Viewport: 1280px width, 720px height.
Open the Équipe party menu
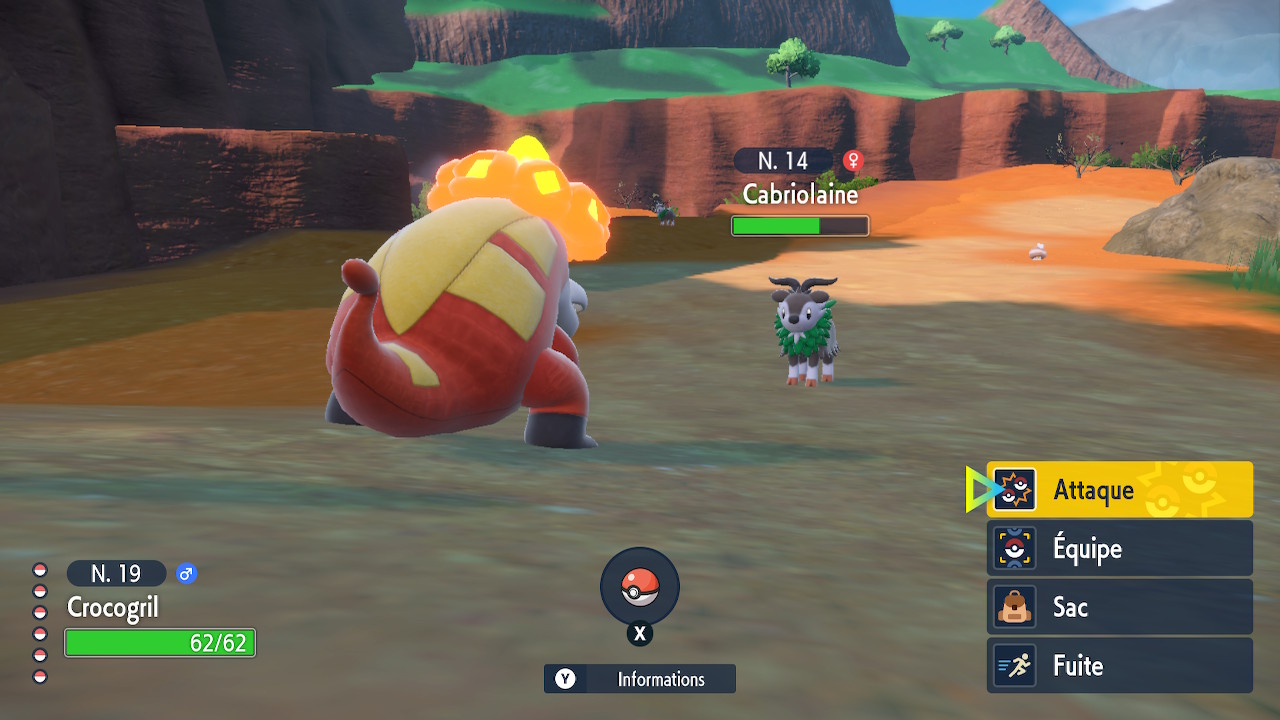(1119, 548)
